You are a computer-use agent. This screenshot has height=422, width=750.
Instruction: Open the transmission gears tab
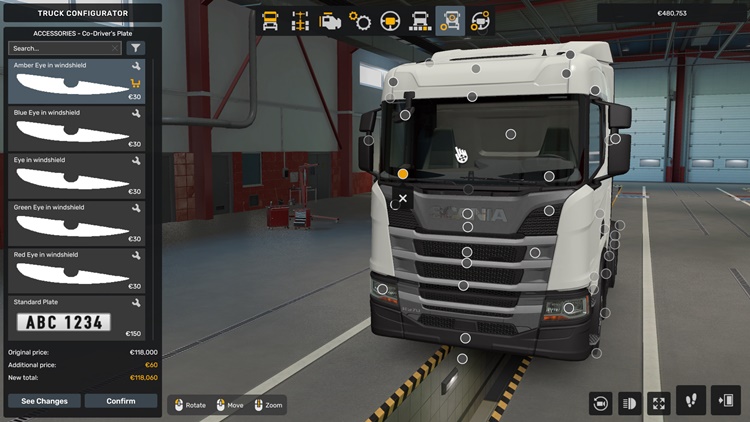click(x=360, y=20)
